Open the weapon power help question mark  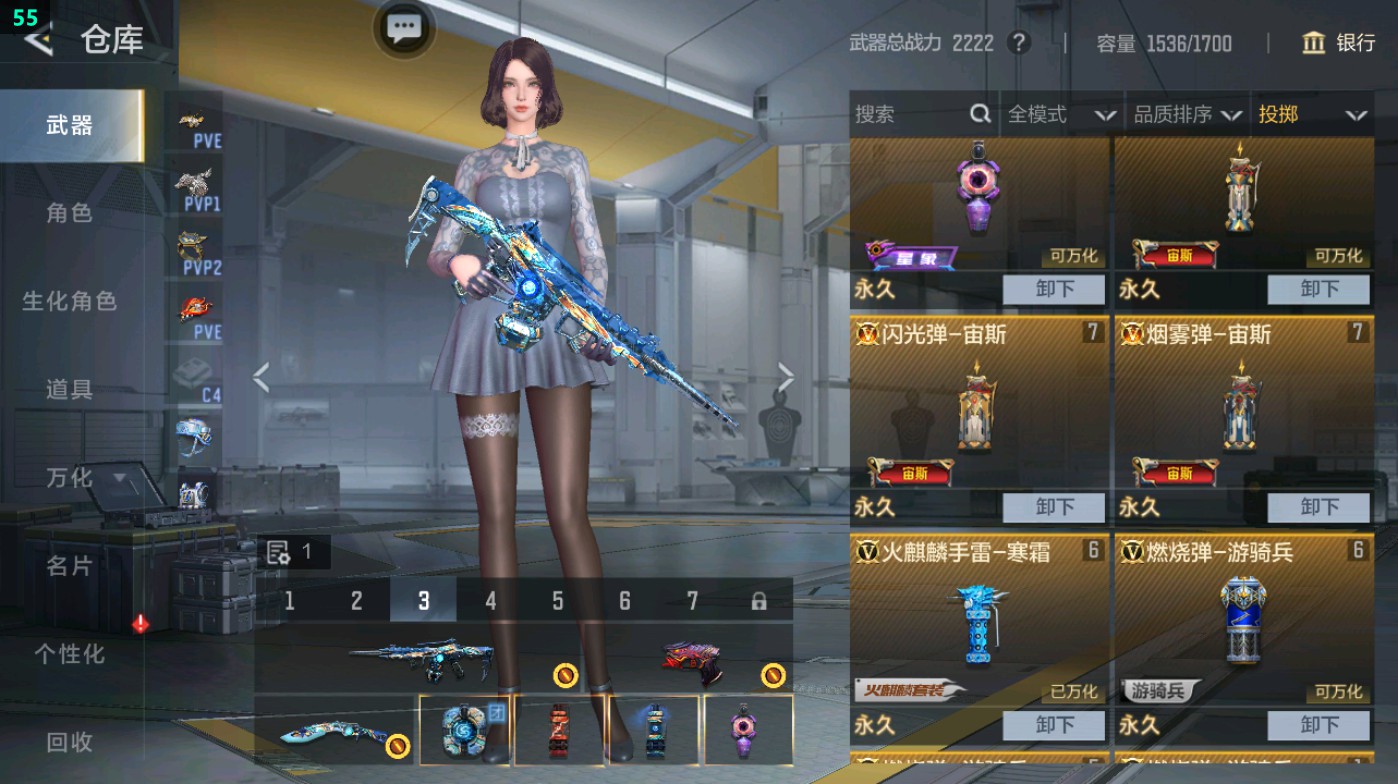click(x=1019, y=43)
